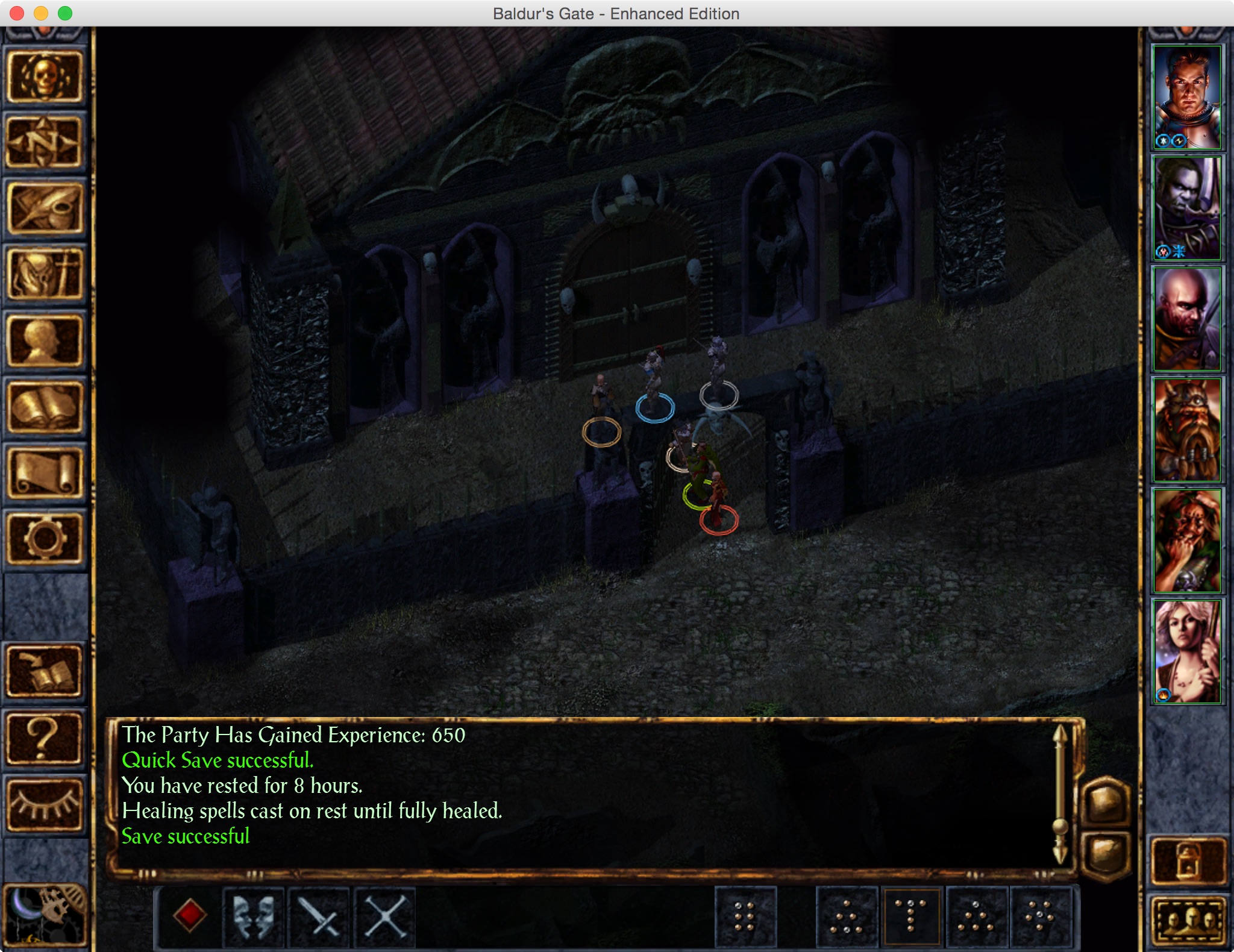
Task: Select the sword attack action
Action: (319, 916)
